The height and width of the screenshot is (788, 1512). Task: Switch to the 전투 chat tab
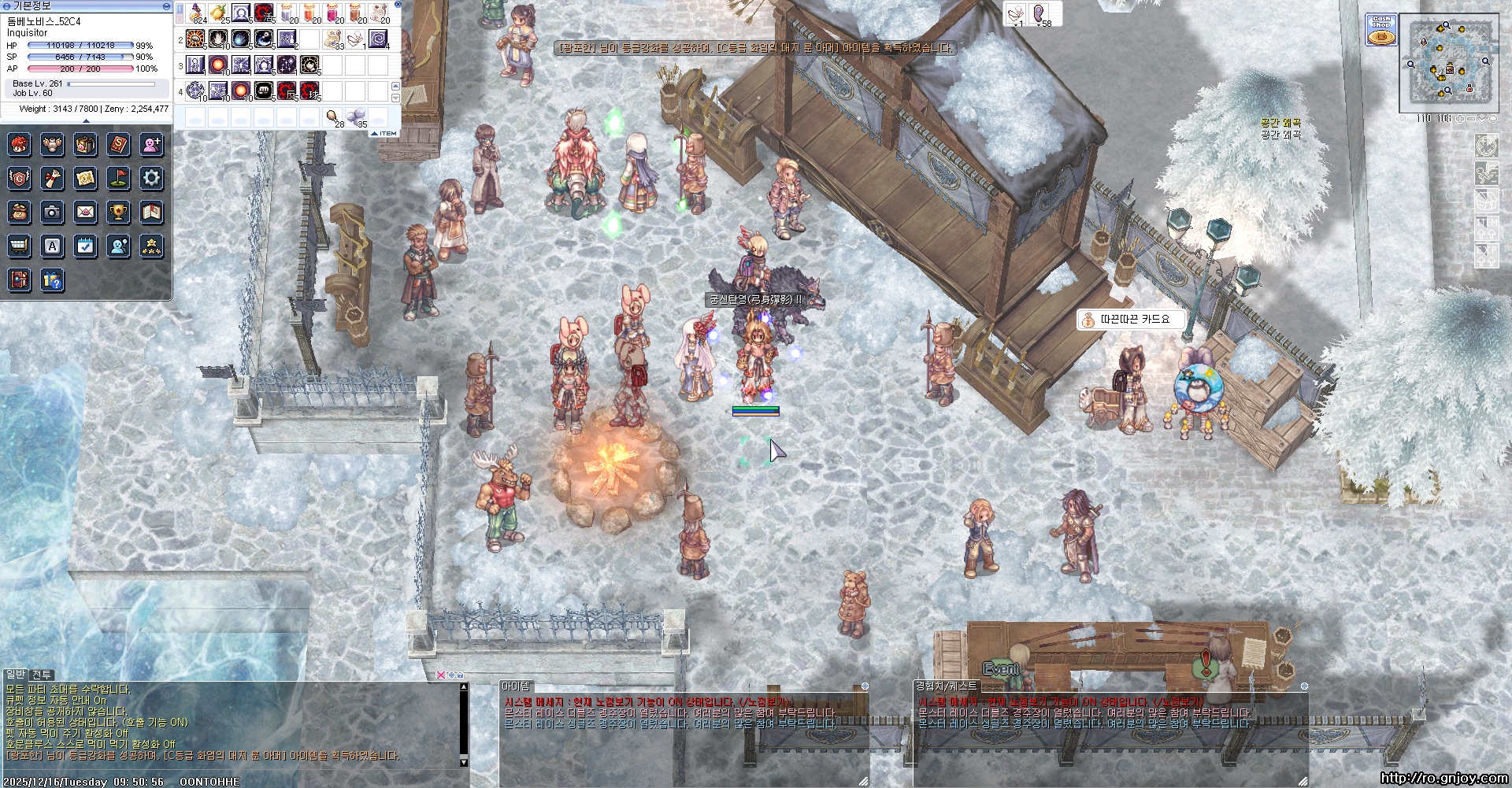[x=42, y=675]
